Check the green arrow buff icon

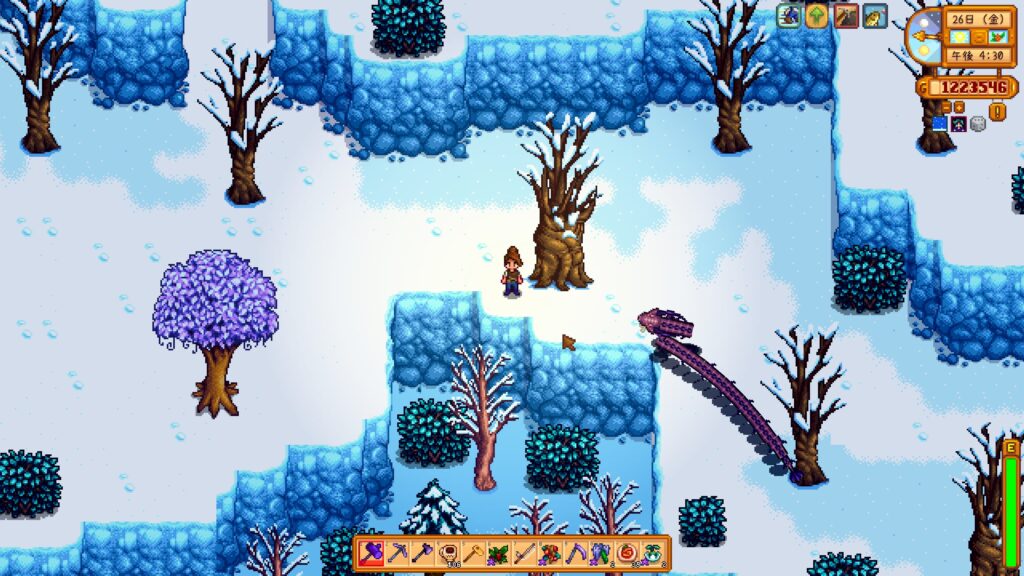click(x=817, y=16)
